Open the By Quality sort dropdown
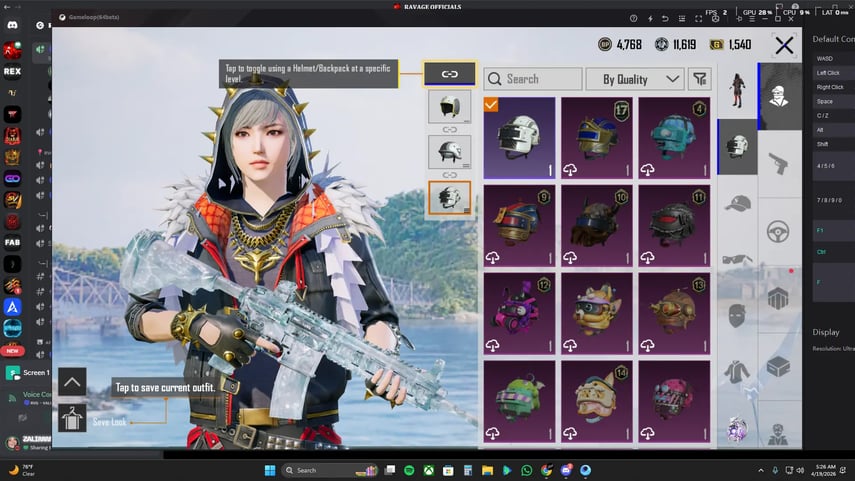Viewport: 855px width, 481px height. 641,79
